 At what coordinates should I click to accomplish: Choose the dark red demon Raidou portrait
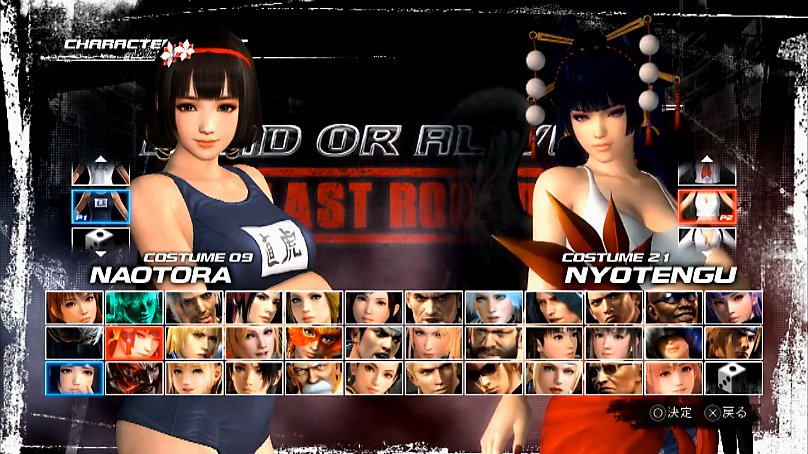tap(134, 377)
